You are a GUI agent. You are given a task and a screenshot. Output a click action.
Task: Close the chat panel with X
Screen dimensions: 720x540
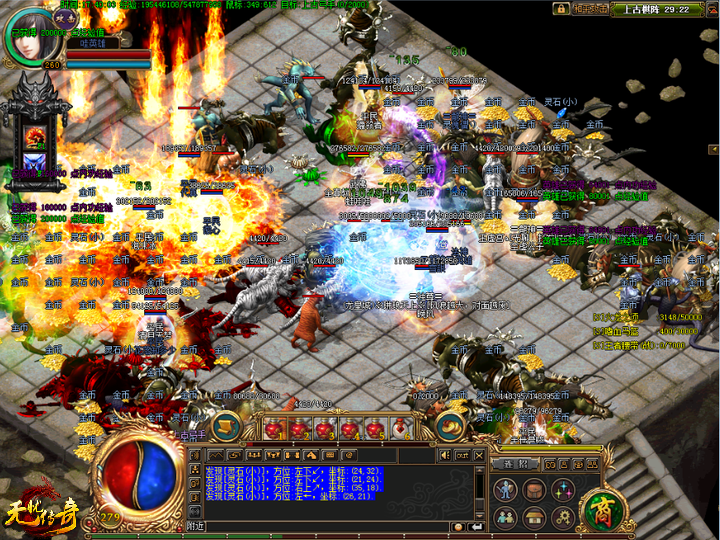(479, 455)
